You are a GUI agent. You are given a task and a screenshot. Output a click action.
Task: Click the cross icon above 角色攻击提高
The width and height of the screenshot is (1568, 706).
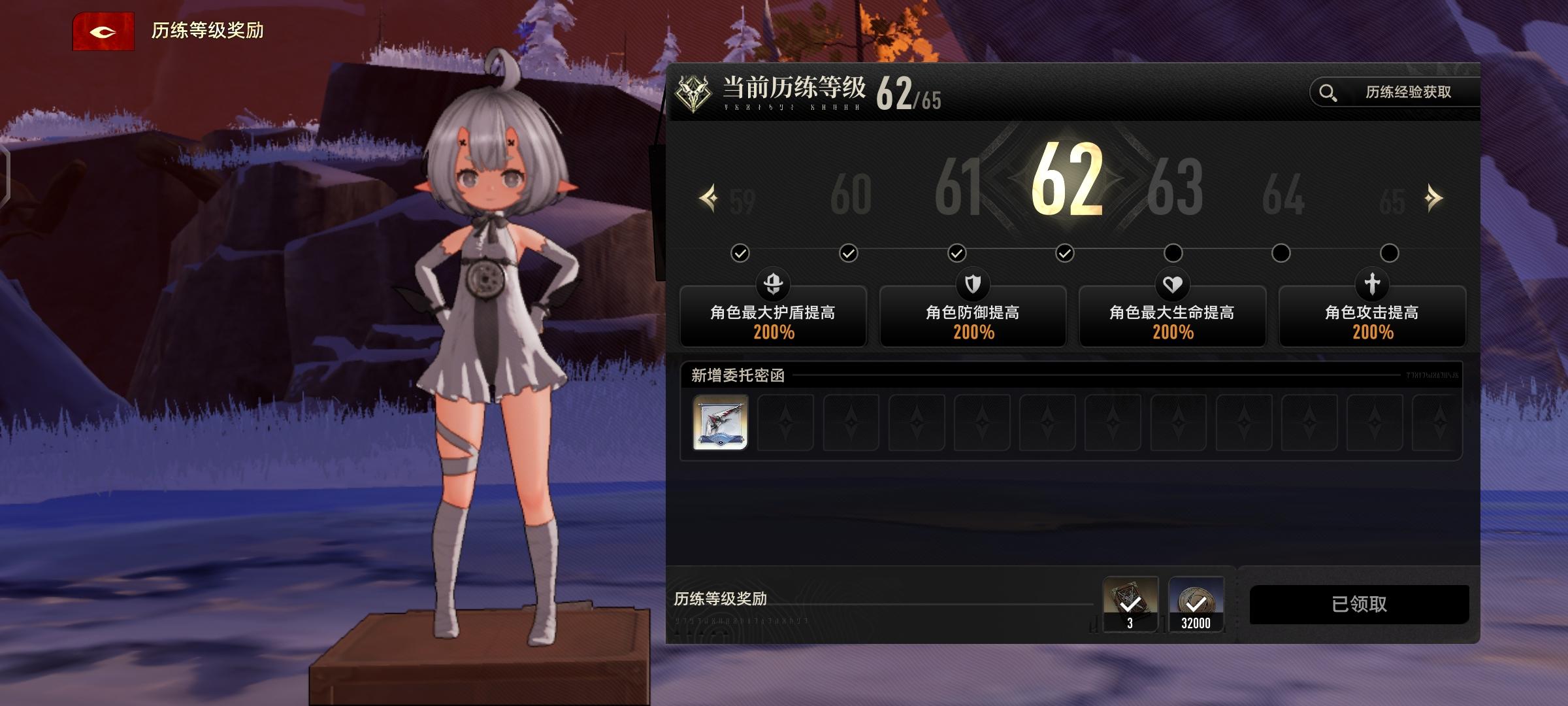1372,286
